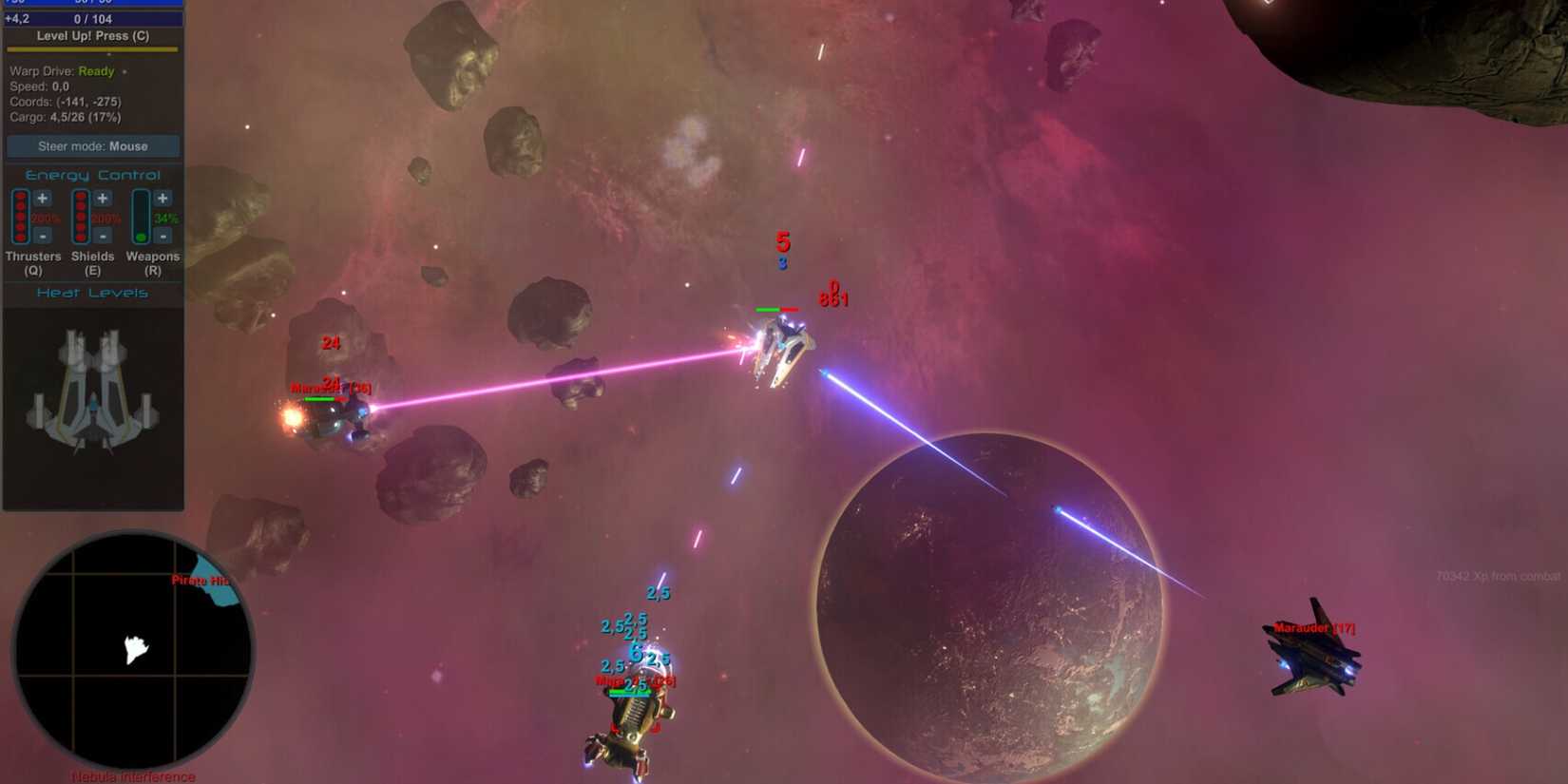1568x784 pixels.
Task: Increase Shields power with the plus icon
Action: pyautogui.click(x=102, y=199)
